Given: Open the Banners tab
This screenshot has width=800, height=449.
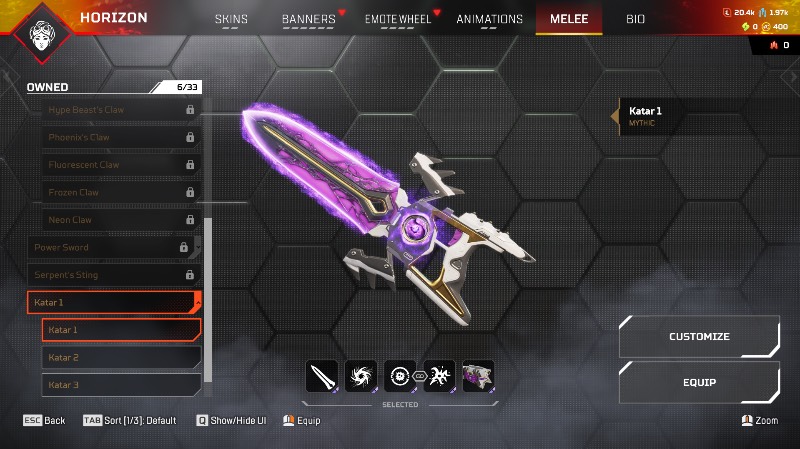Looking at the screenshot, I should point(309,19).
